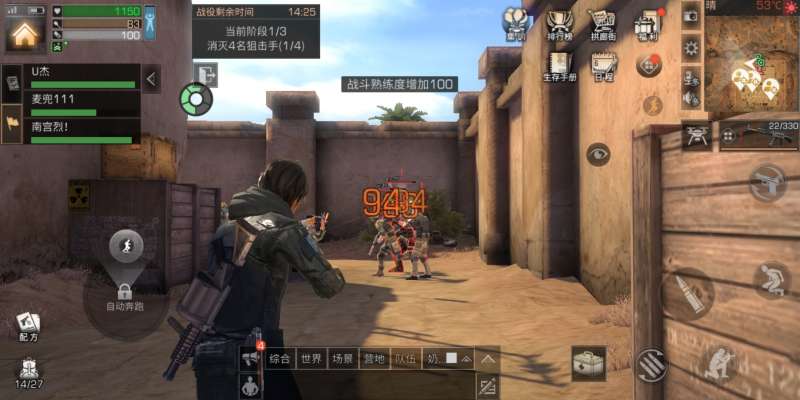
Task: Open the home base house icon
Action: tap(23, 33)
